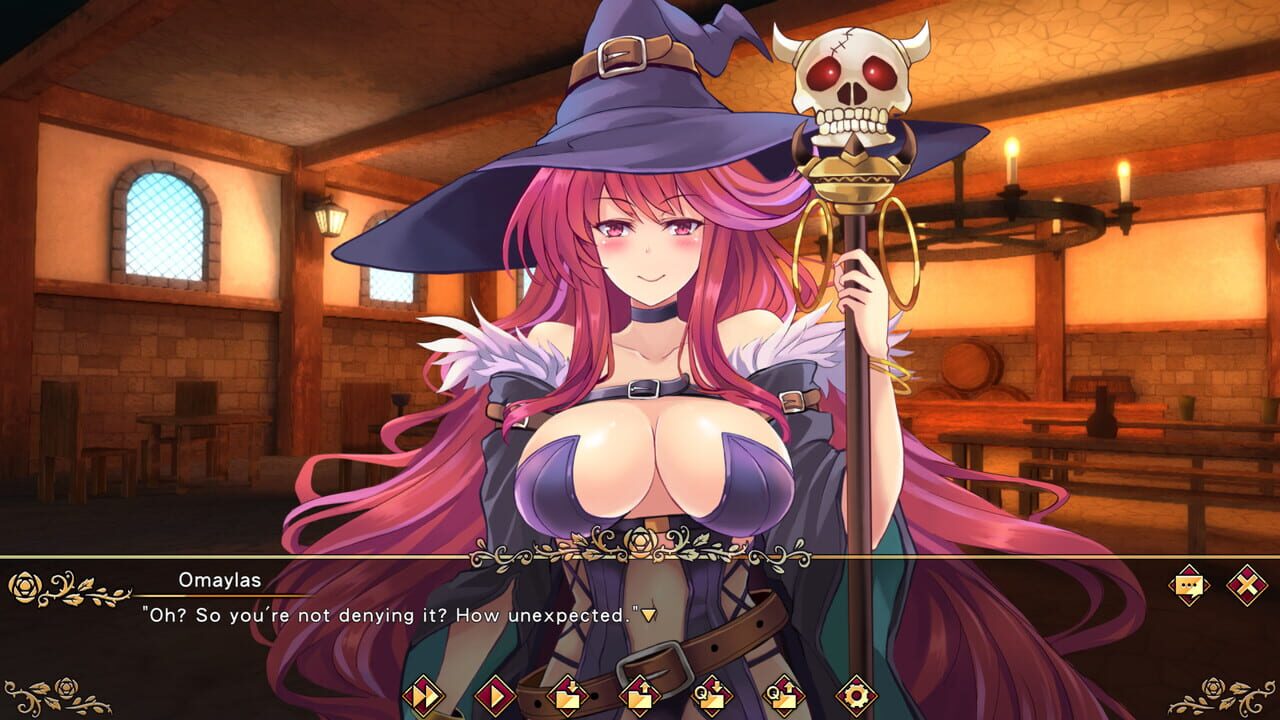The image size is (1280, 720).
Task: Open the message backlog speech bubble icon
Action: point(1190,586)
